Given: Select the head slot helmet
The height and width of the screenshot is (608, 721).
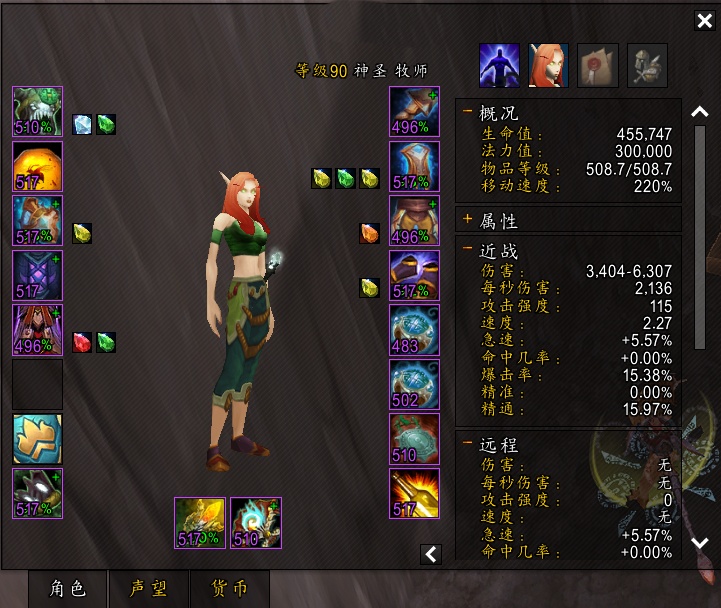Looking at the screenshot, I should [x=38, y=111].
